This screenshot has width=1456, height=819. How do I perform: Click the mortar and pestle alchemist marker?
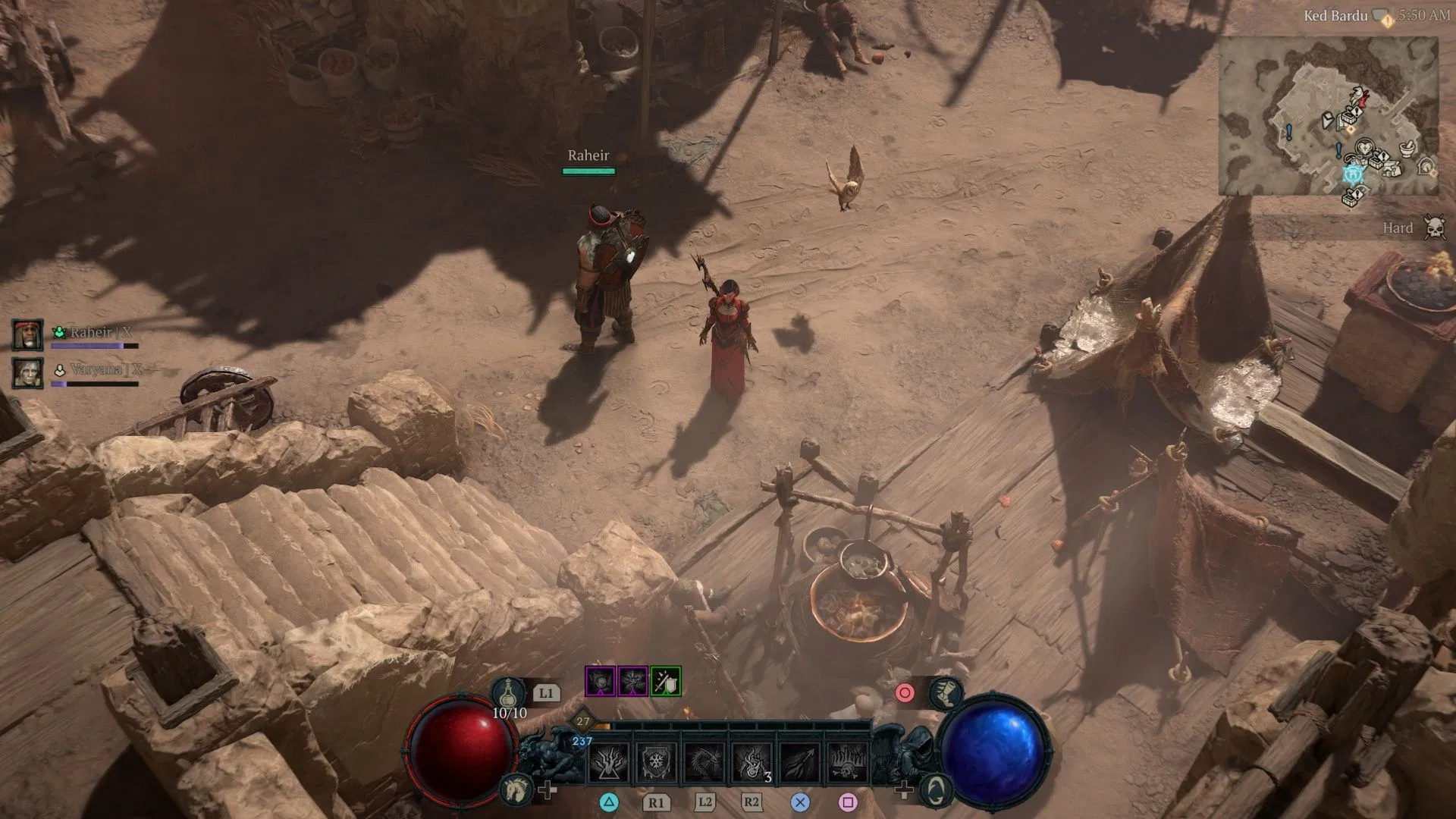(x=1408, y=148)
